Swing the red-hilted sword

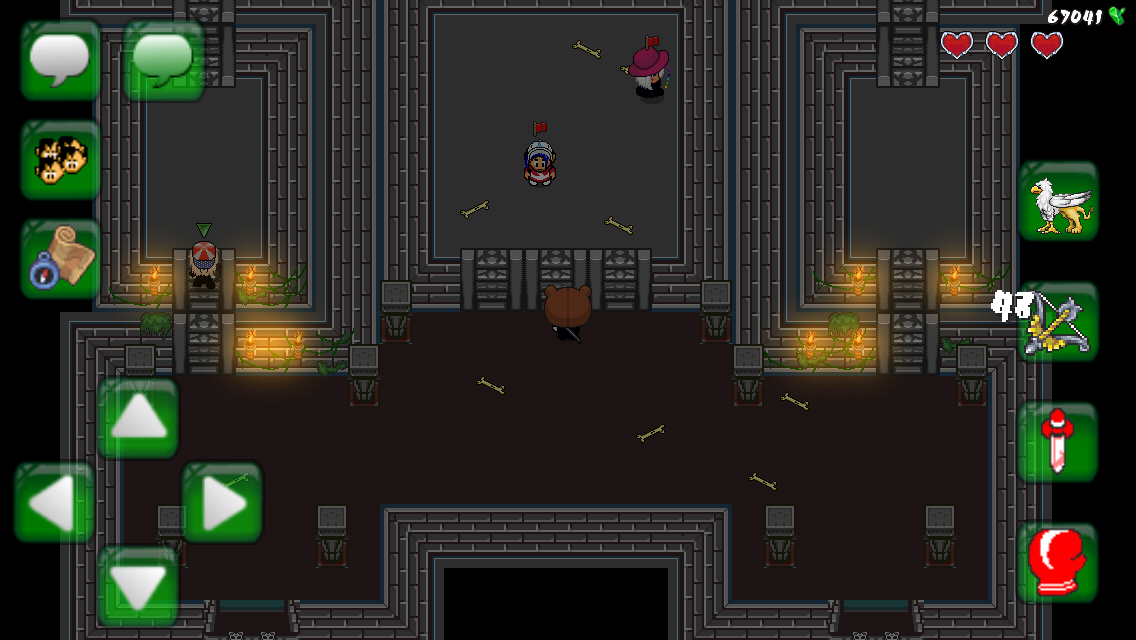point(1058,442)
